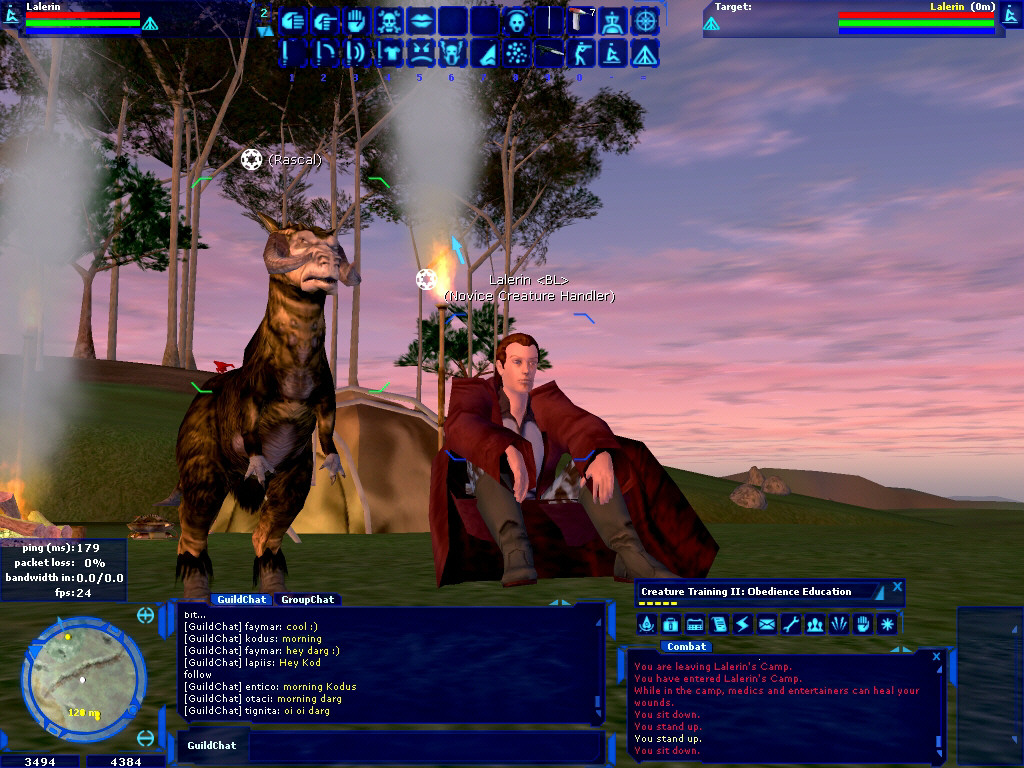Activate the open hand toolbar ability
The width and height of the screenshot is (1024, 768).
tap(356, 20)
